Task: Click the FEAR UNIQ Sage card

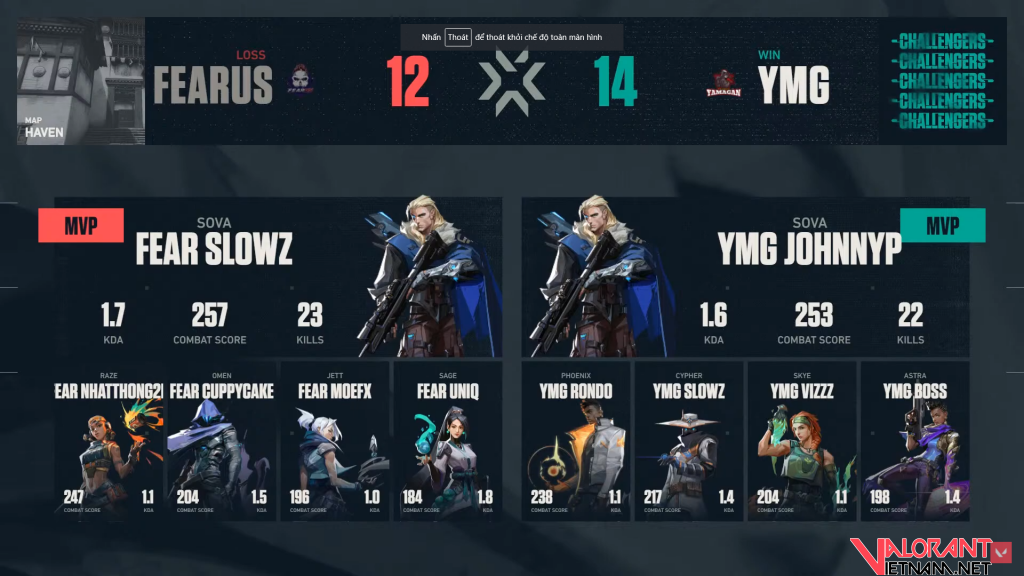Action: (x=447, y=441)
